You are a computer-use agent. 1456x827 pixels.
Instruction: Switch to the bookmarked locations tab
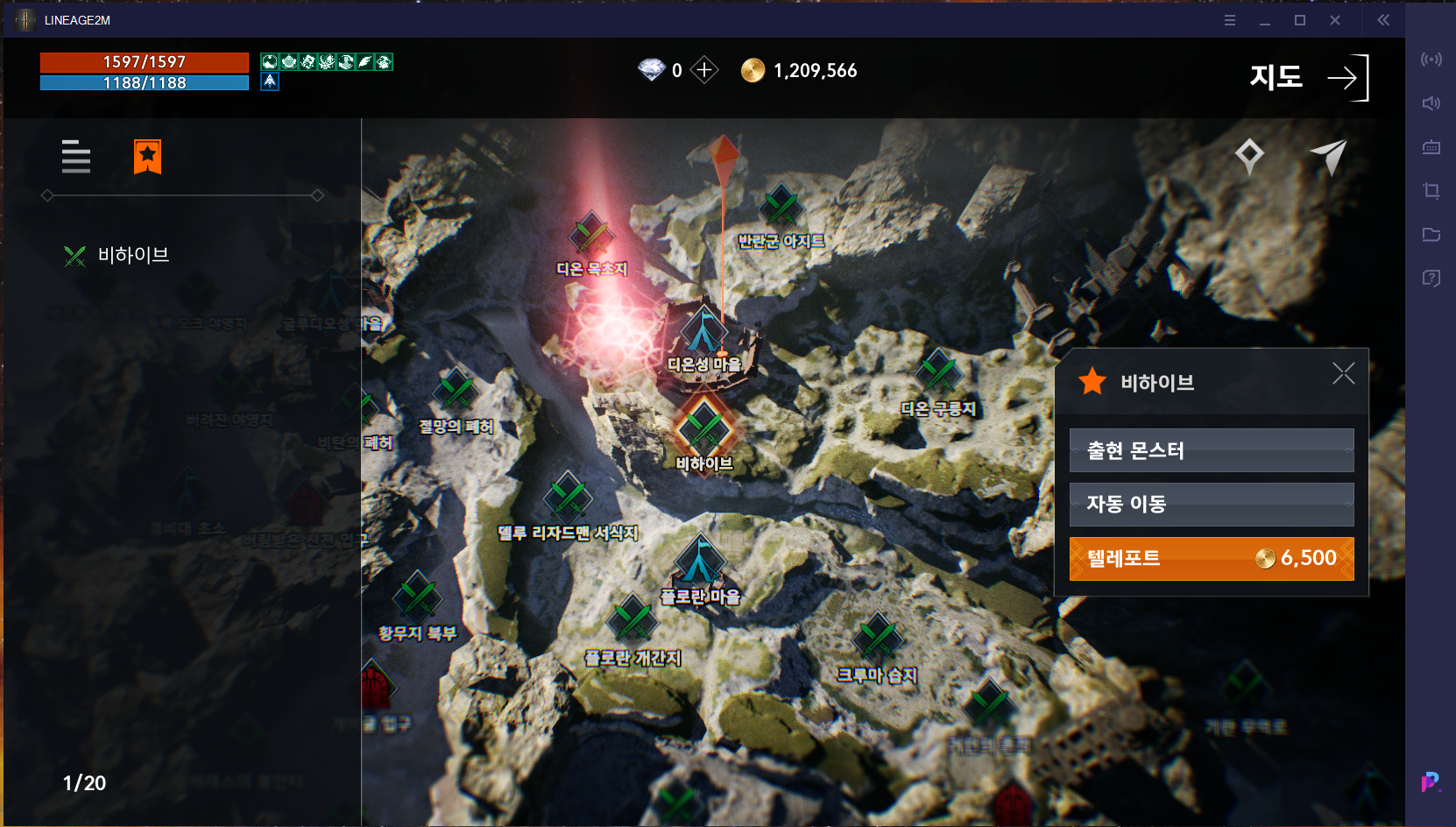coord(147,157)
